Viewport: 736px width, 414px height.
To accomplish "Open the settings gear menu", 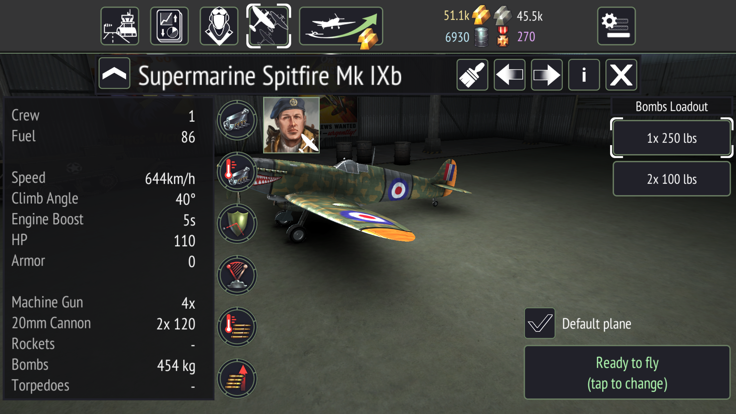I will click(616, 26).
